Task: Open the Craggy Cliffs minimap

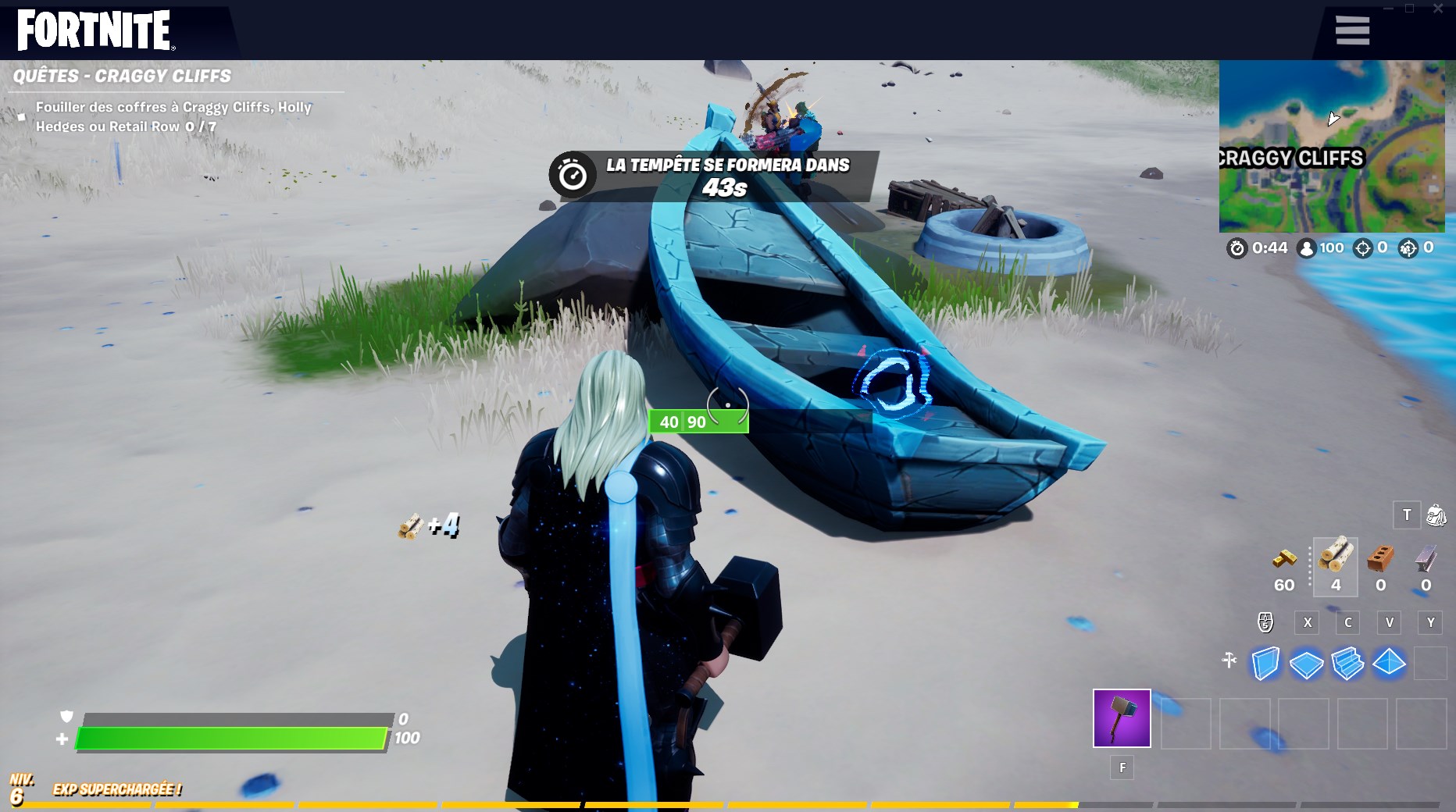Action: click(1332, 144)
